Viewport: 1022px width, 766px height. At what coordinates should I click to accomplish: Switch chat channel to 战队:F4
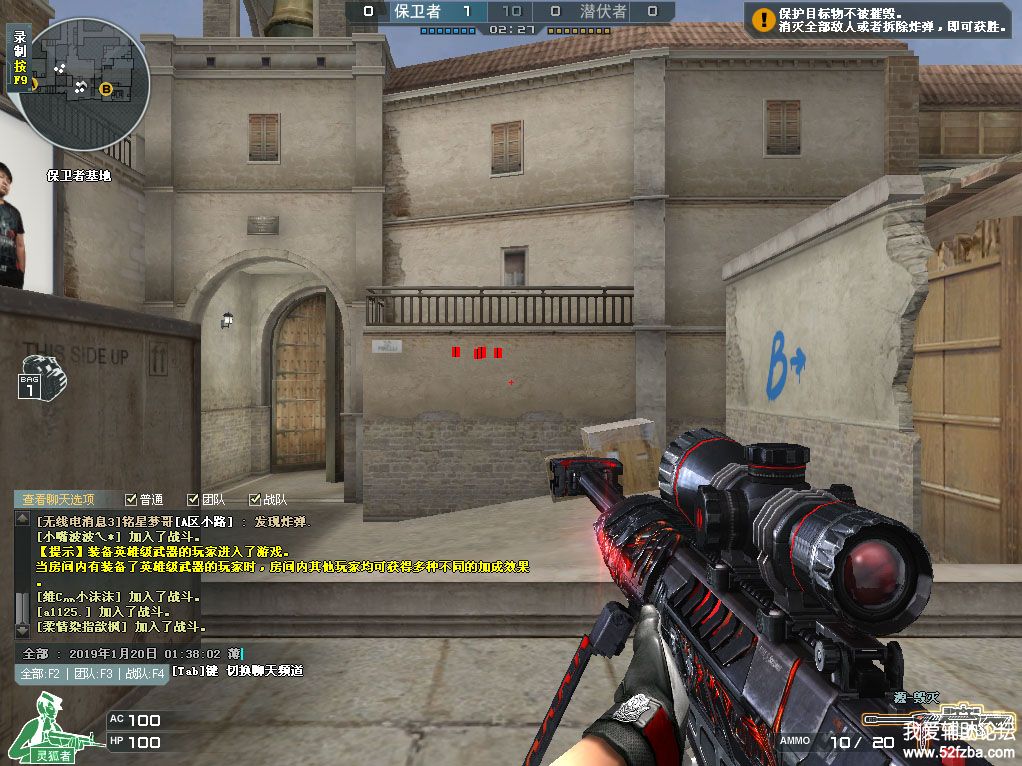click(x=144, y=674)
